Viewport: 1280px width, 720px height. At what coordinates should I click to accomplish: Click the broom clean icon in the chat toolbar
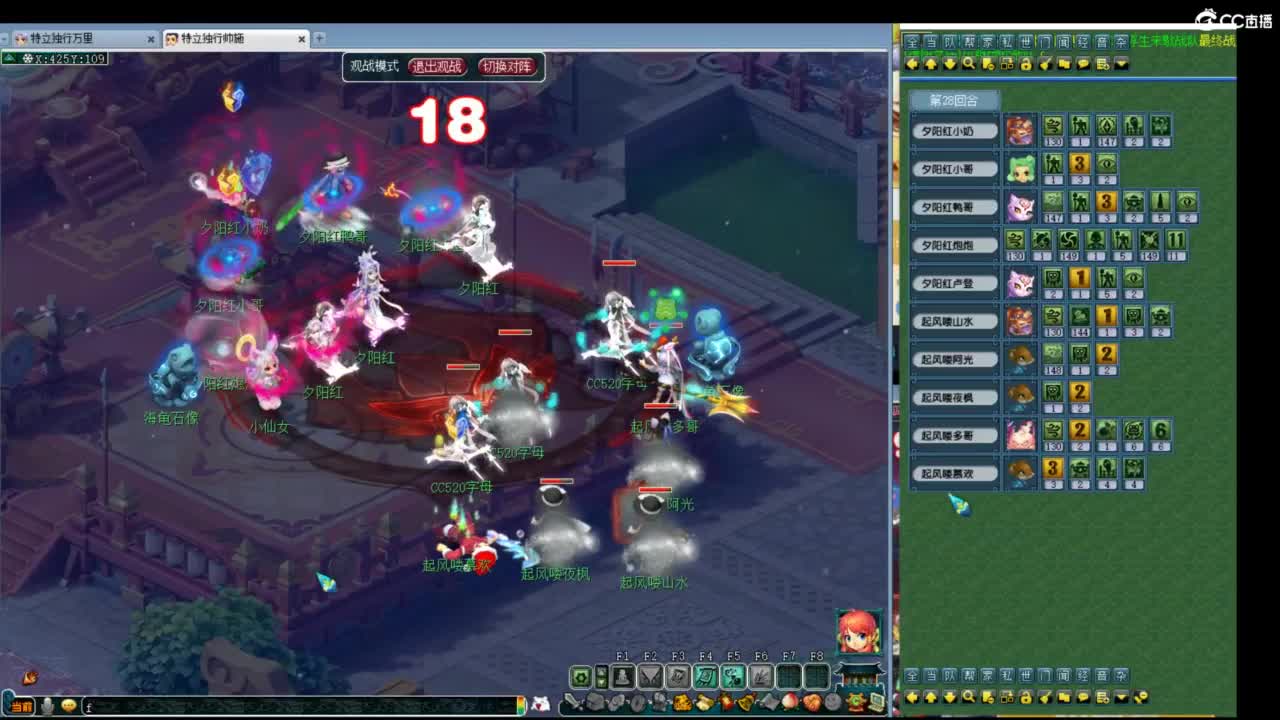tap(1046, 63)
